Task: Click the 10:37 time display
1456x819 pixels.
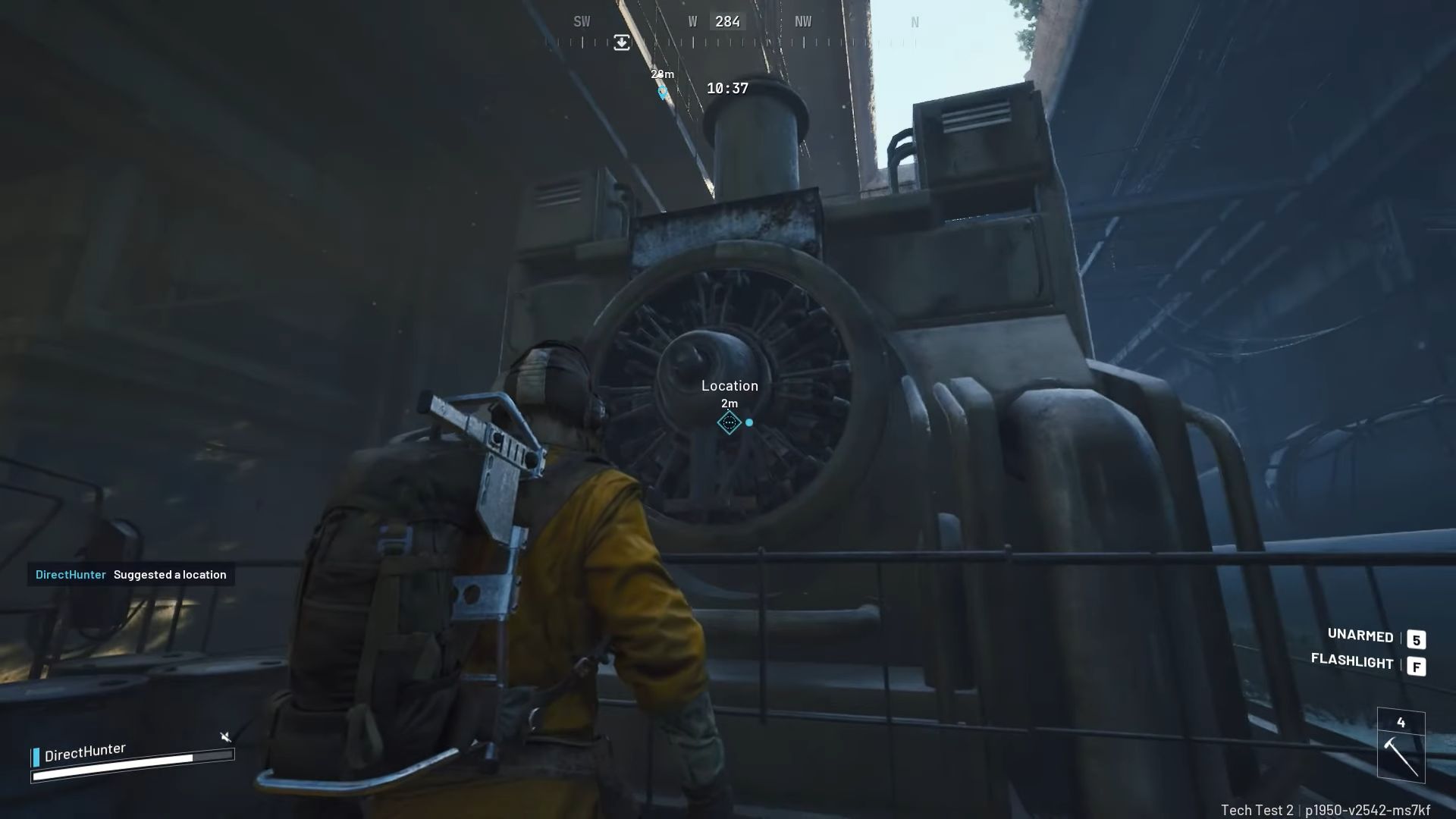Action: 727,88
